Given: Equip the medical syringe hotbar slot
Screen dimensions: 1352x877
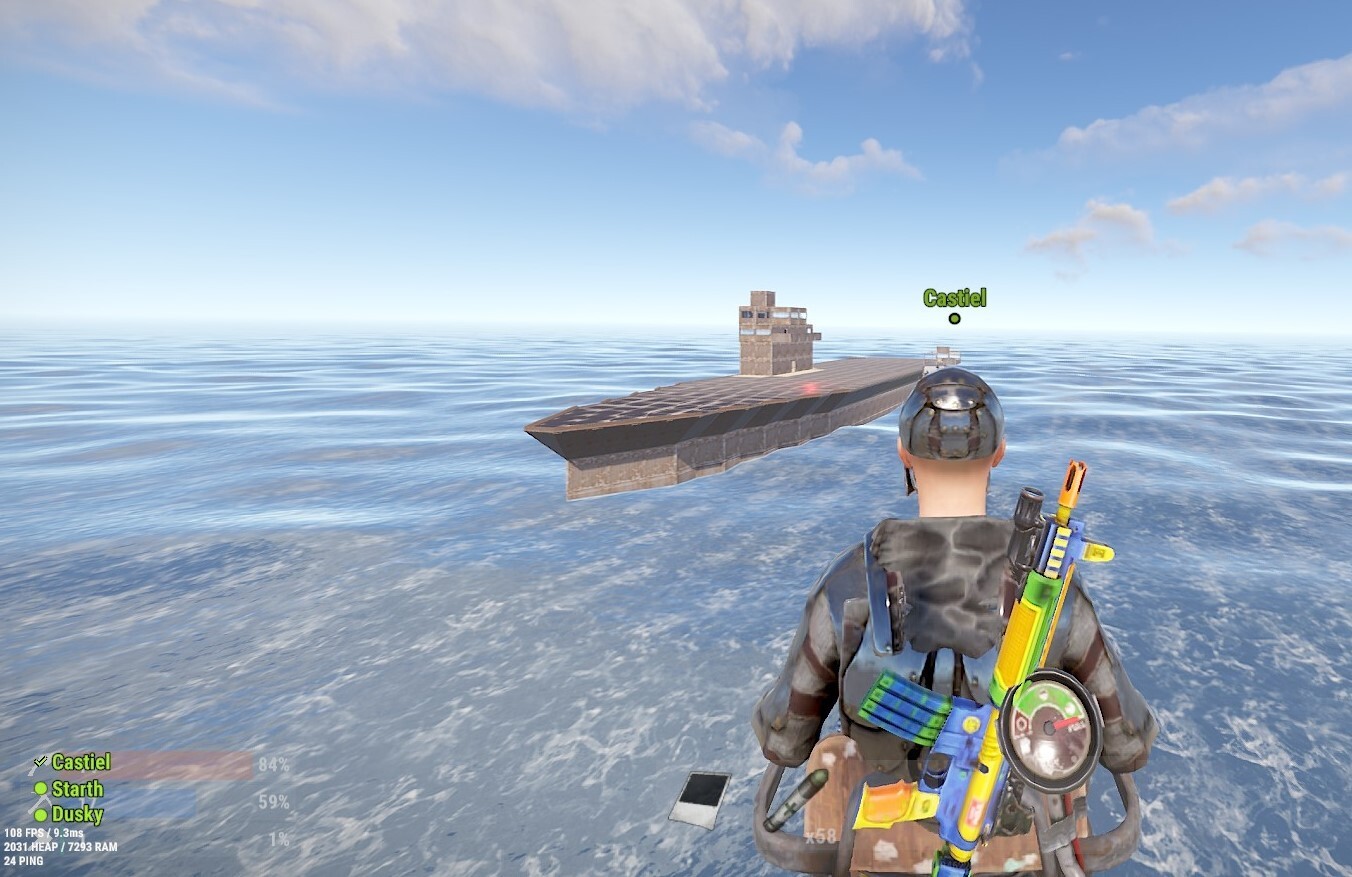Looking at the screenshot, I should [796, 799].
